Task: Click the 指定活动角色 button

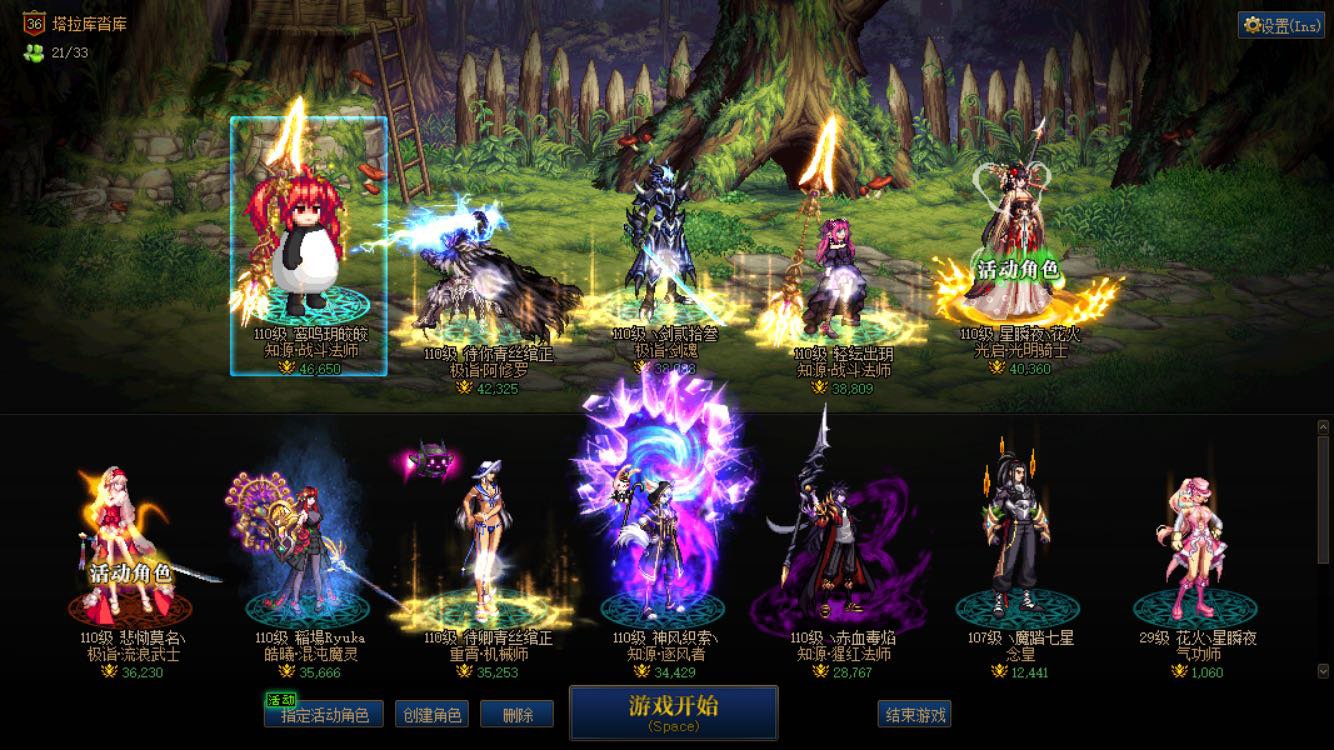Action: (324, 714)
